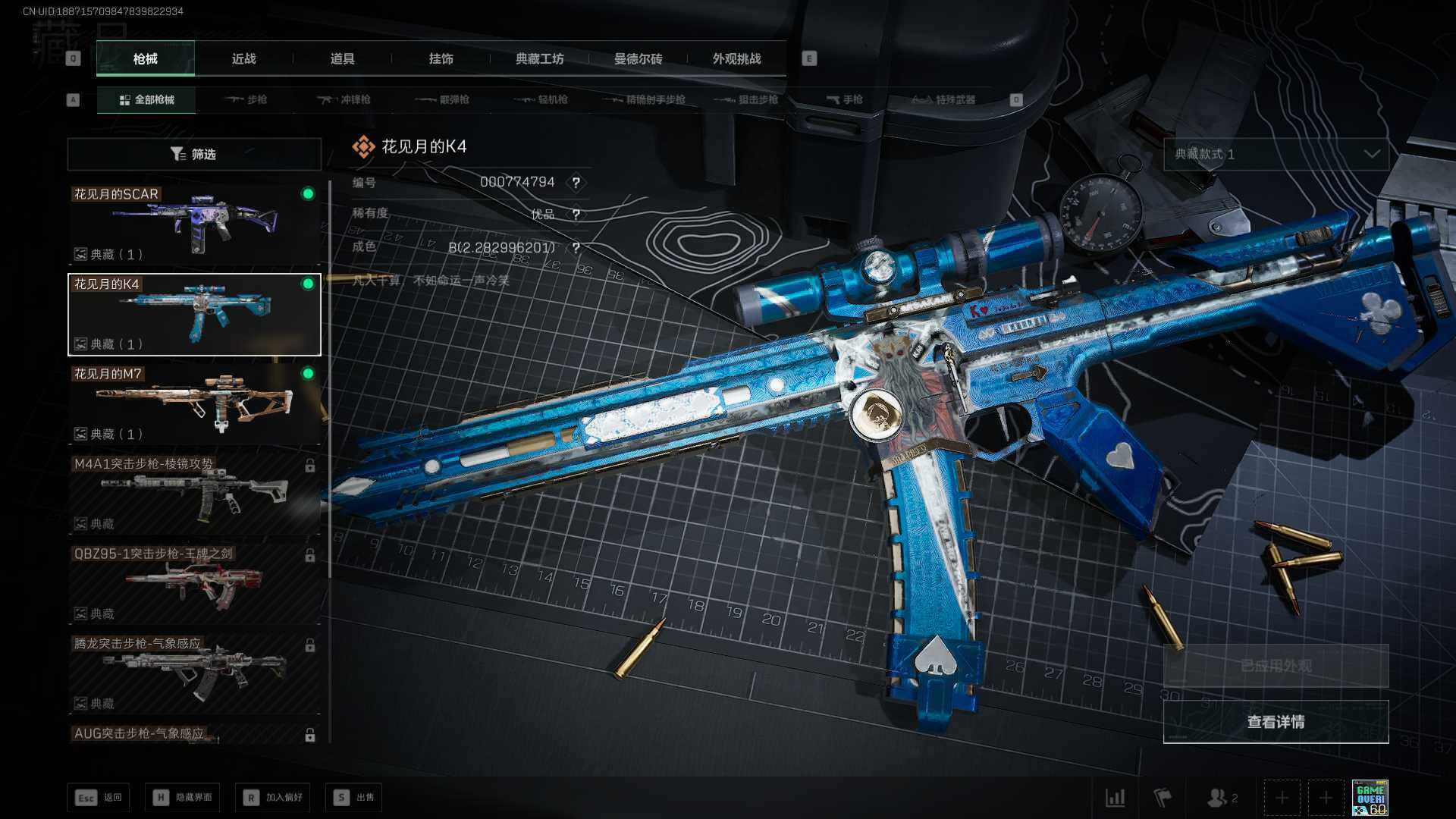
Task: Open the 曼德尔砖 tab
Action: [x=638, y=59]
